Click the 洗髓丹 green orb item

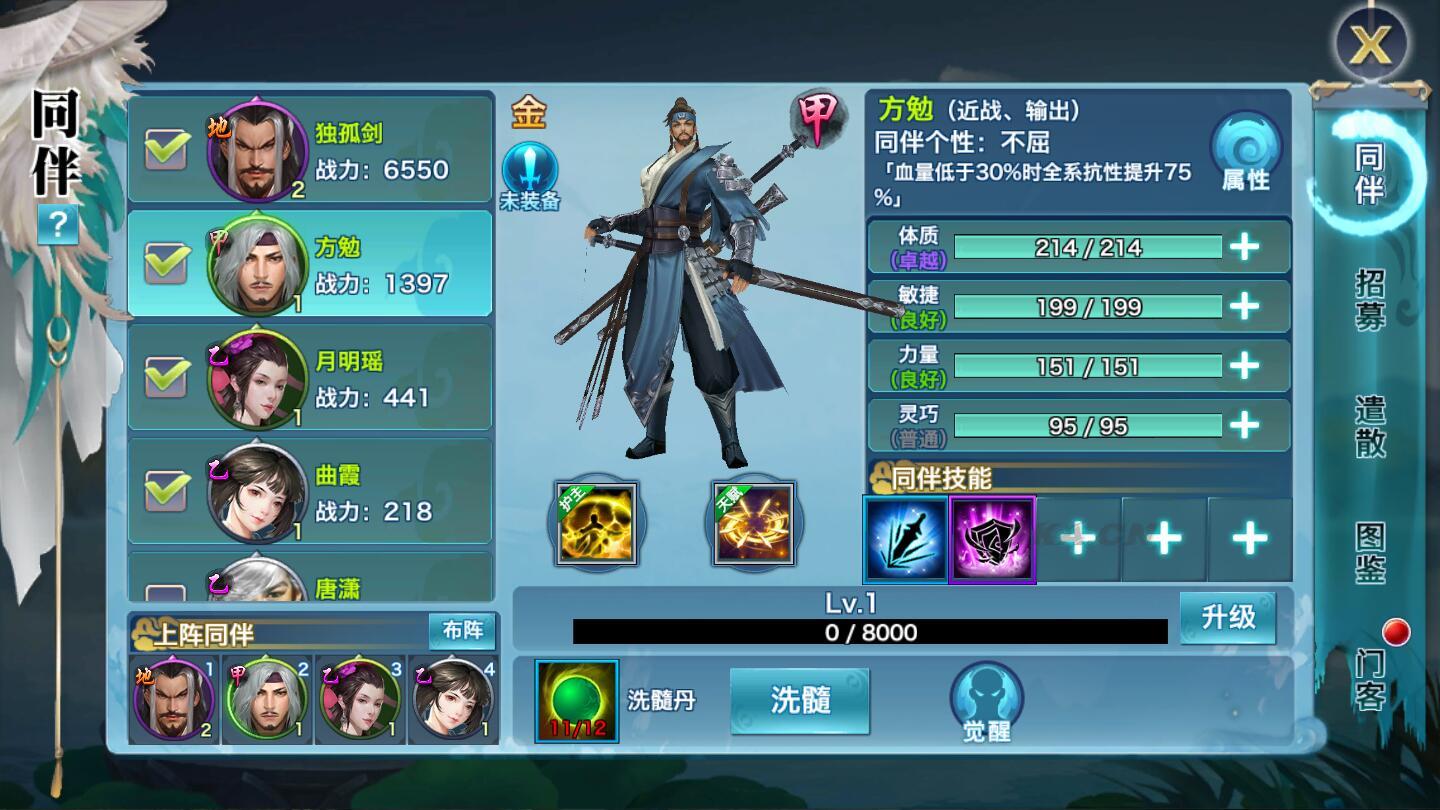pos(577,701)
